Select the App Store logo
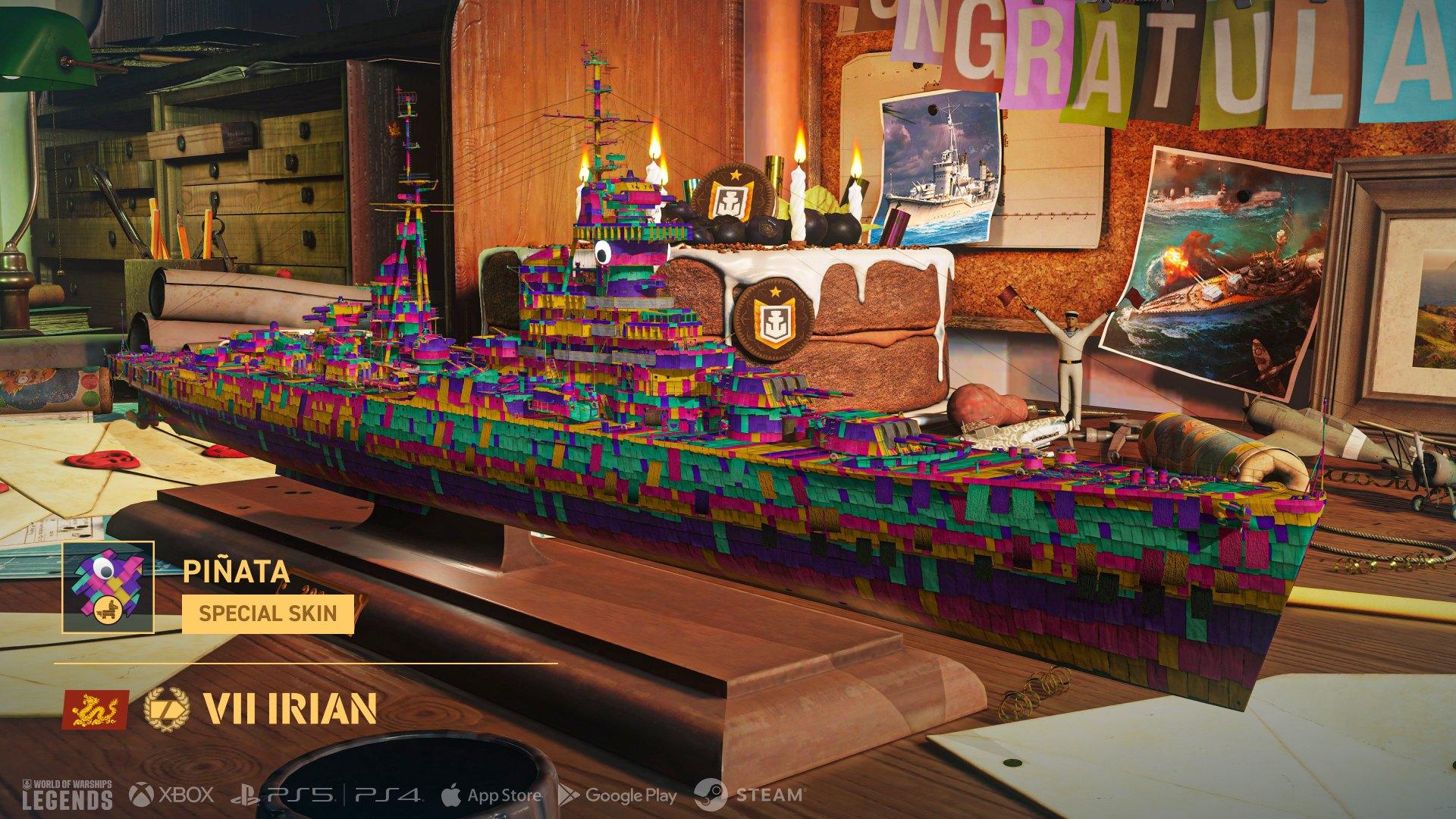Screen dimensions: 1456x819 coord(491,795)
